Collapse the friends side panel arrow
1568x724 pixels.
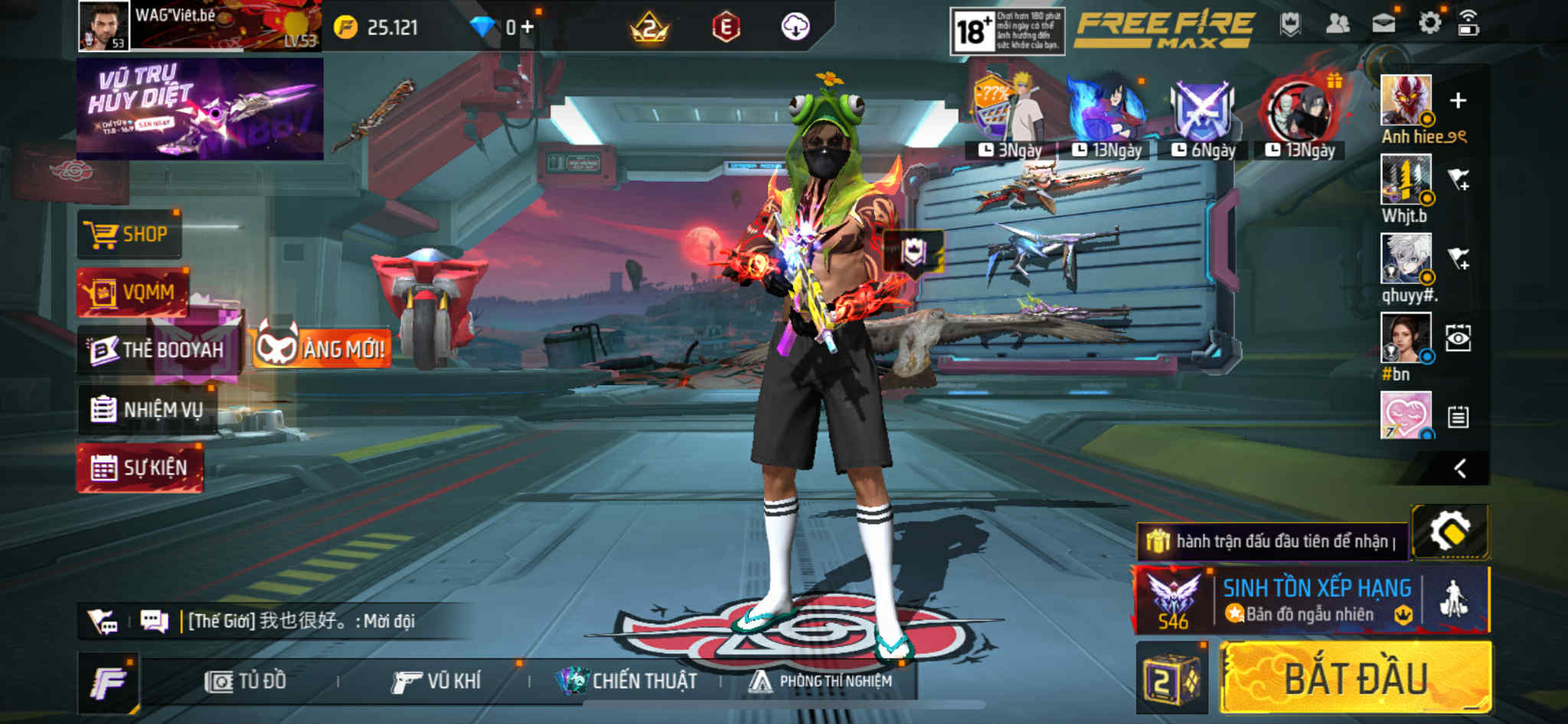coord(1460,468)
